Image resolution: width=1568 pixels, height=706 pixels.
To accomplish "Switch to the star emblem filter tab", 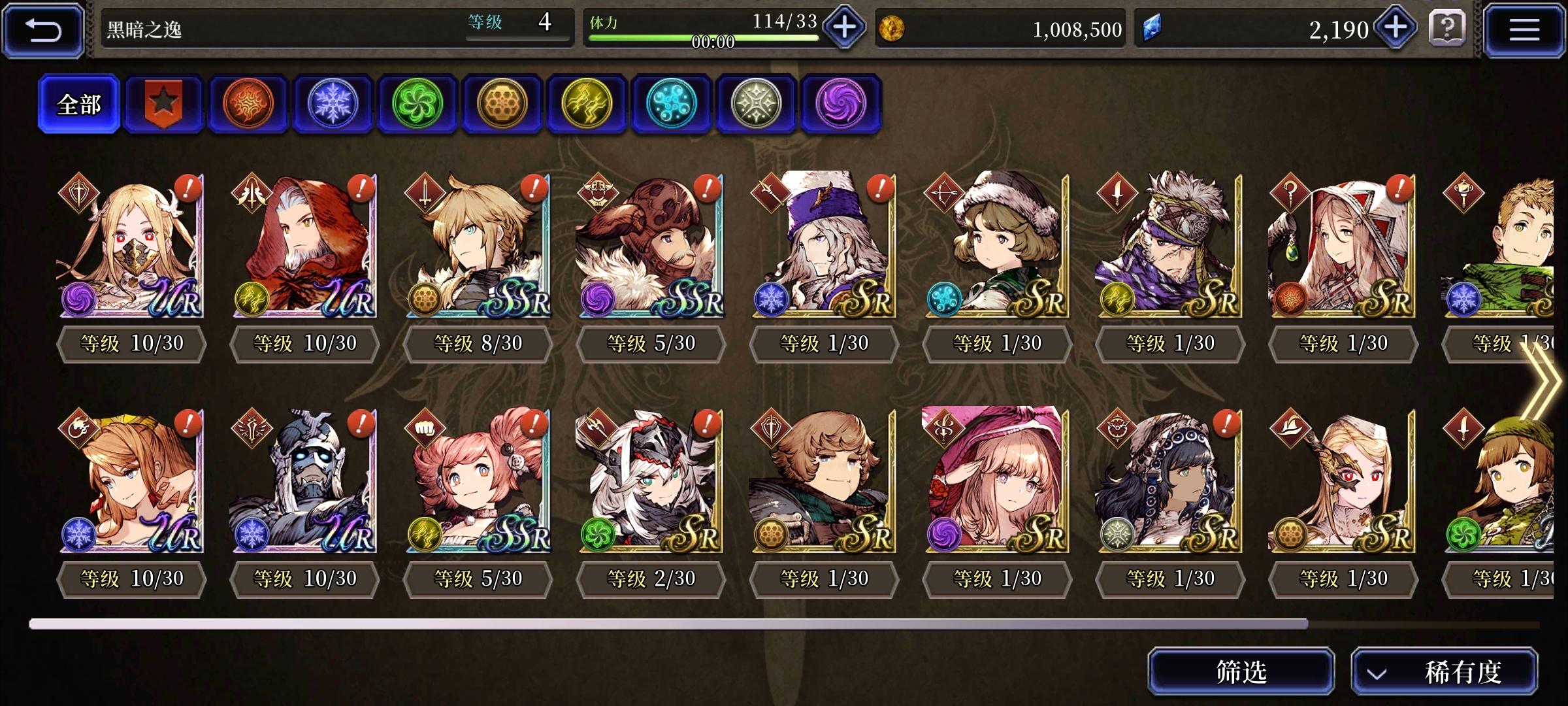I will click(163, 103).
